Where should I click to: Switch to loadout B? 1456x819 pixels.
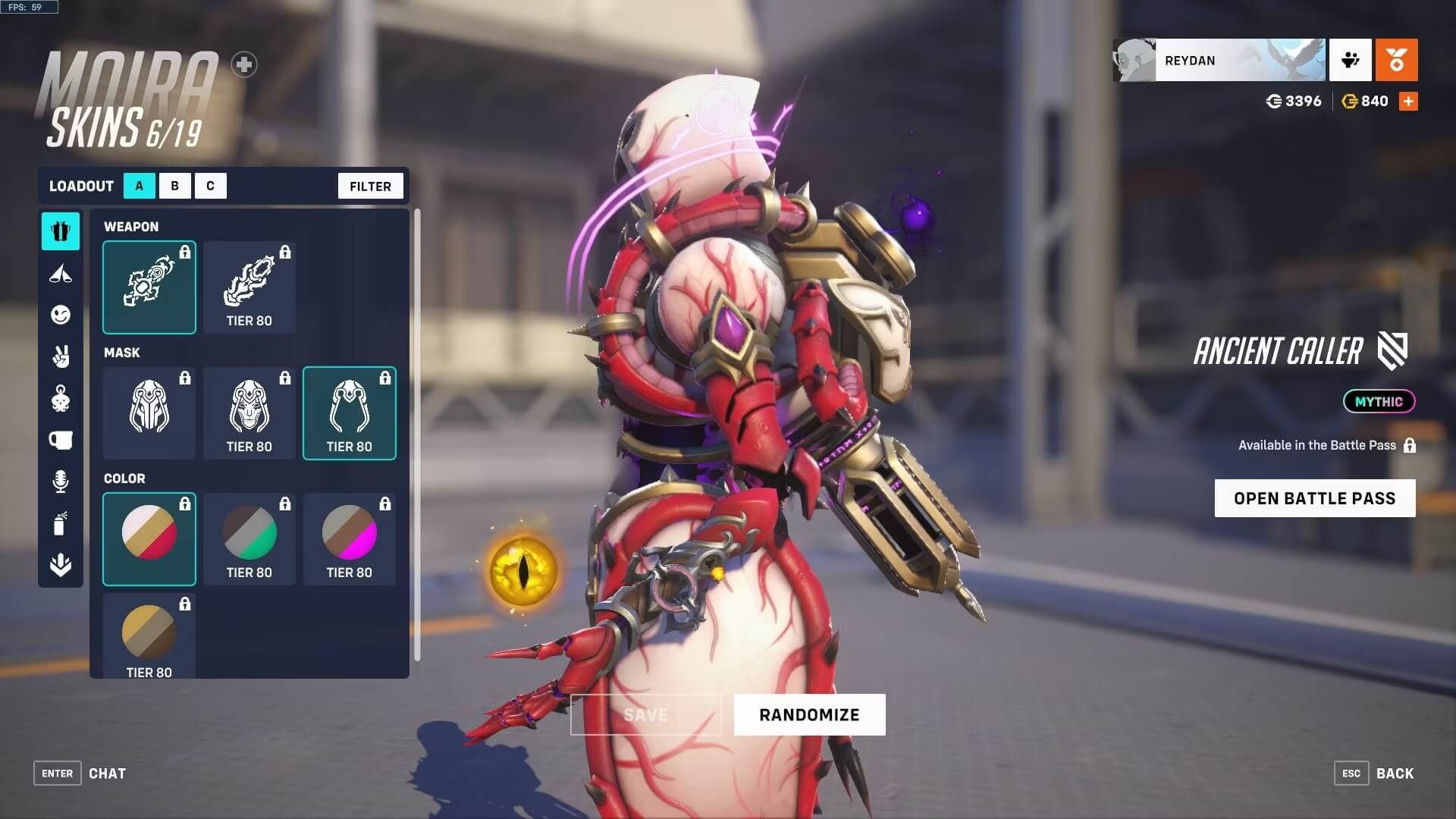[x=174, y=186]
